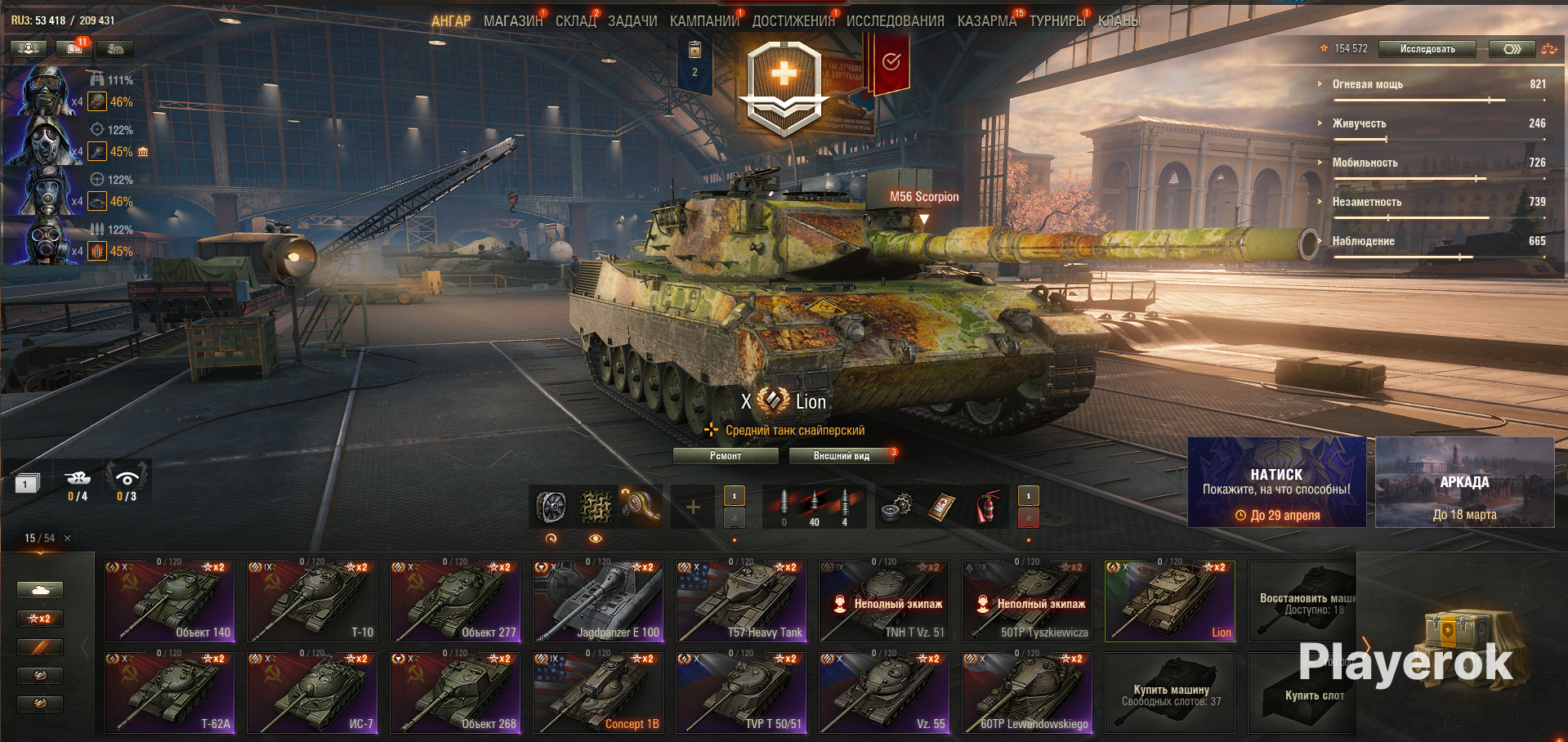Select the T57 Heavy Tank tile
Viewport: 1568px width, 742px height.
(741, 601)
